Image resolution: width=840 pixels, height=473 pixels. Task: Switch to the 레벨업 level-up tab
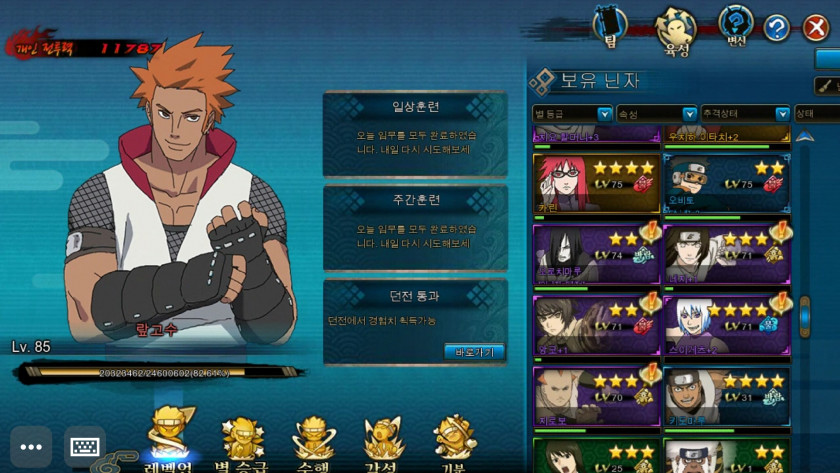tap(169, 442)
